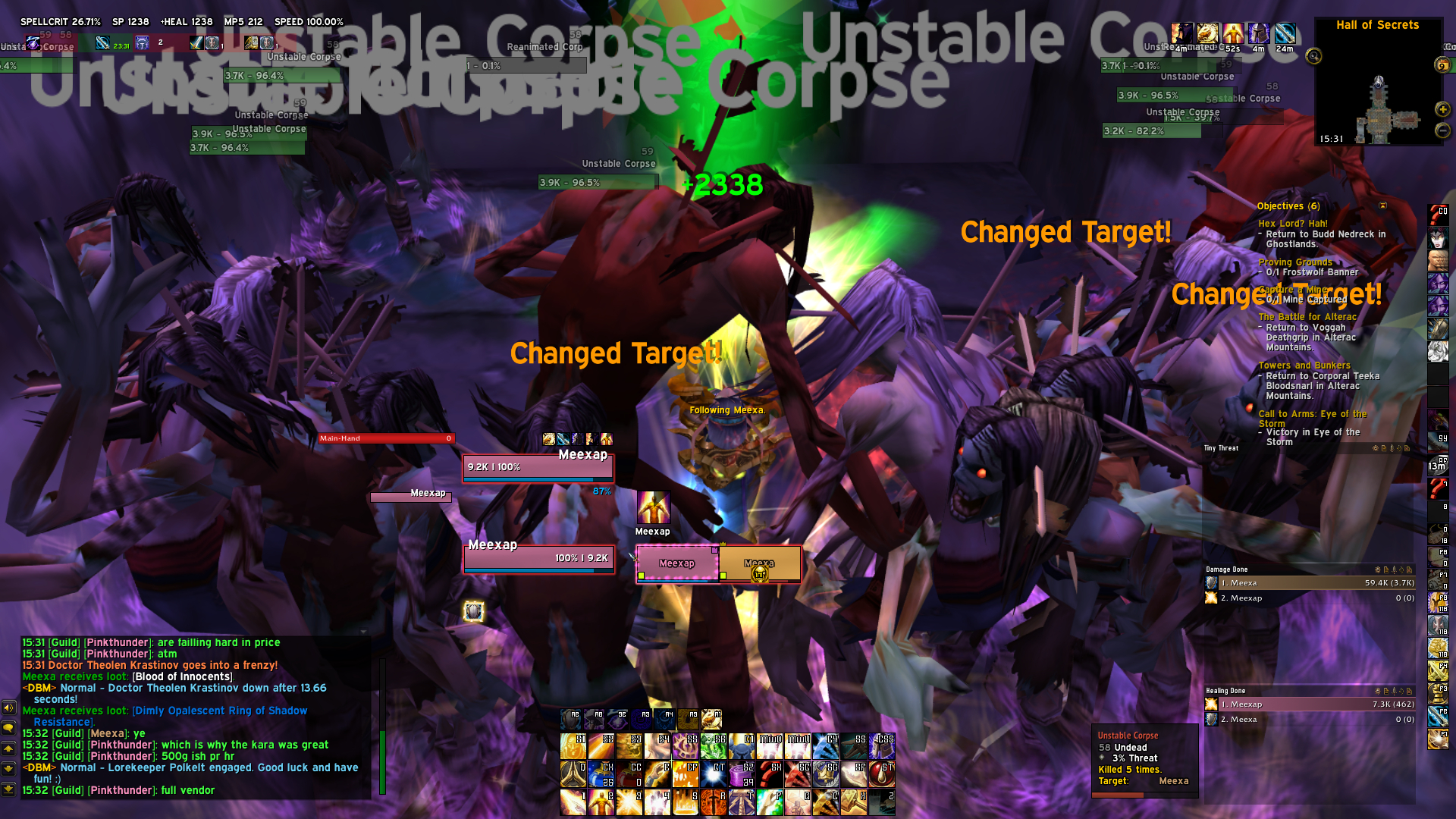This screenshot has width=1456, height=819.
Task: Toggle the minimap tracking magnifier button
Action: (1313, 56)
